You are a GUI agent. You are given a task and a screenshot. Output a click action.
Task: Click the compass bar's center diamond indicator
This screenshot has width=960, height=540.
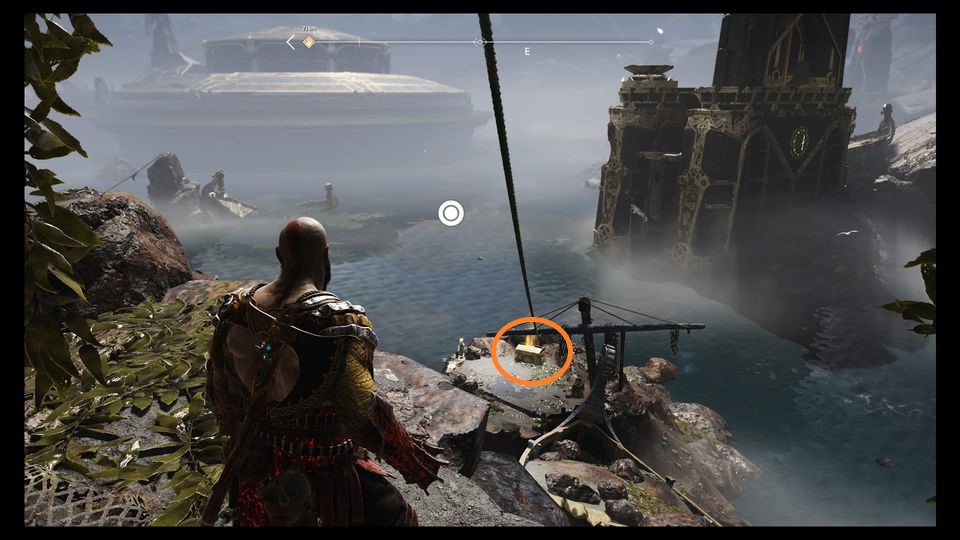(x=479, y=42)
